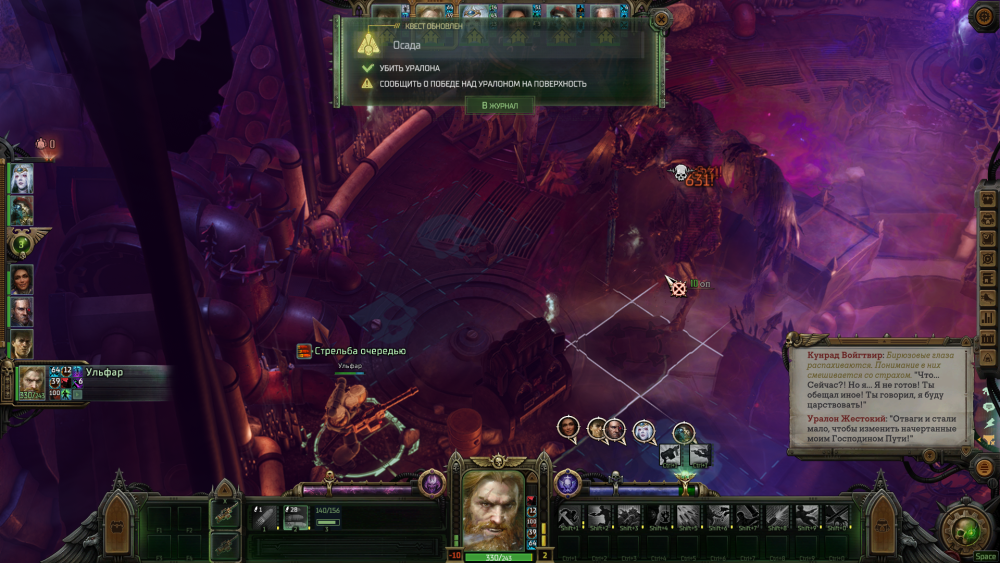
Task: Select the man with red bionic eye portrait
Action: coord(21,311)
